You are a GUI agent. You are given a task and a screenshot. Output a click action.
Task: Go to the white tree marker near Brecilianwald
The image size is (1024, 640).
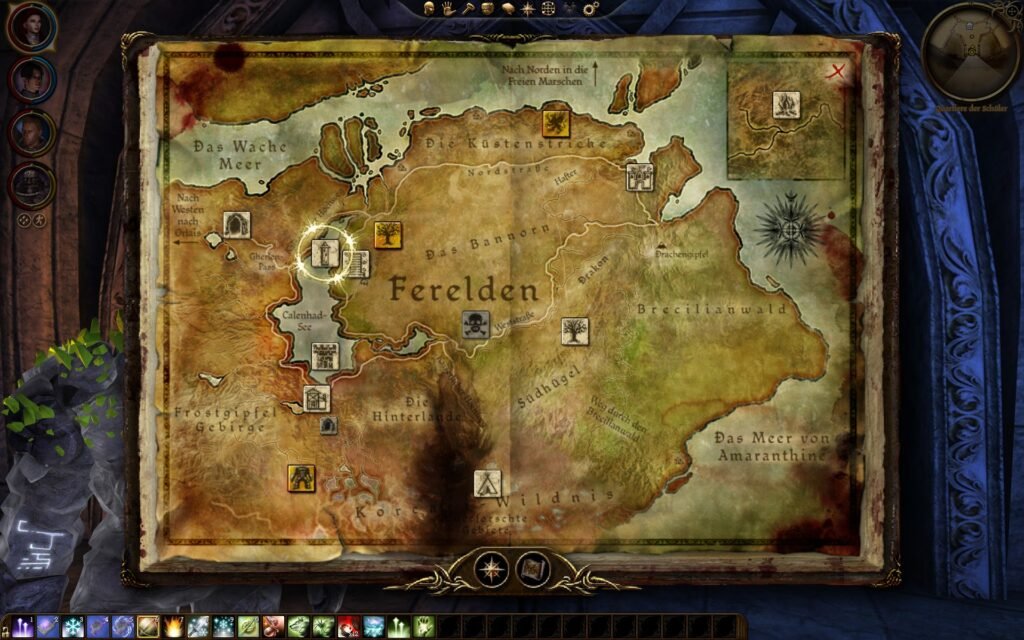(575, 331)
